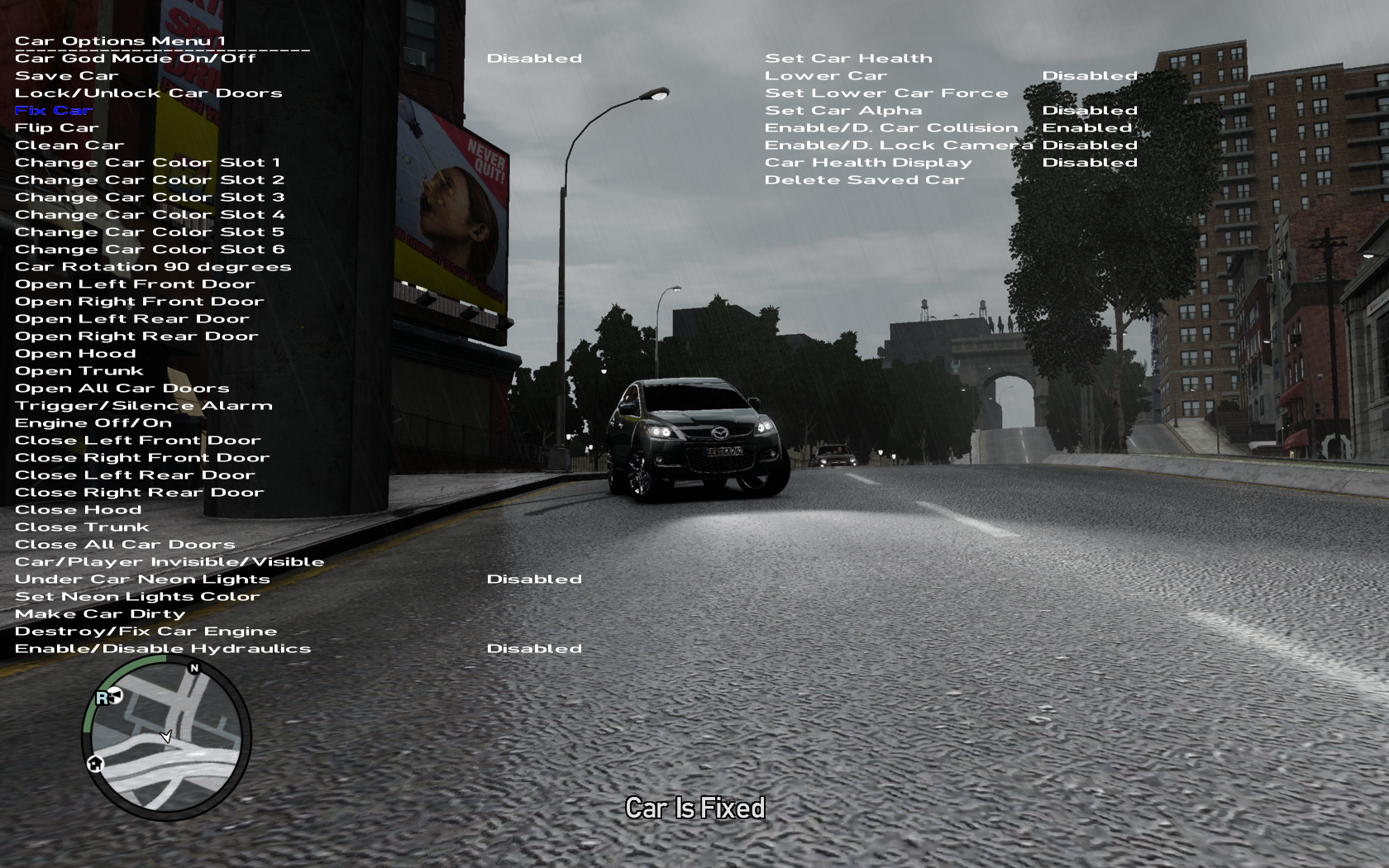Viewport: 1389px width, 868px height.
Task: Toggle Car God Mode On/Off
Action: pos(136,59)
